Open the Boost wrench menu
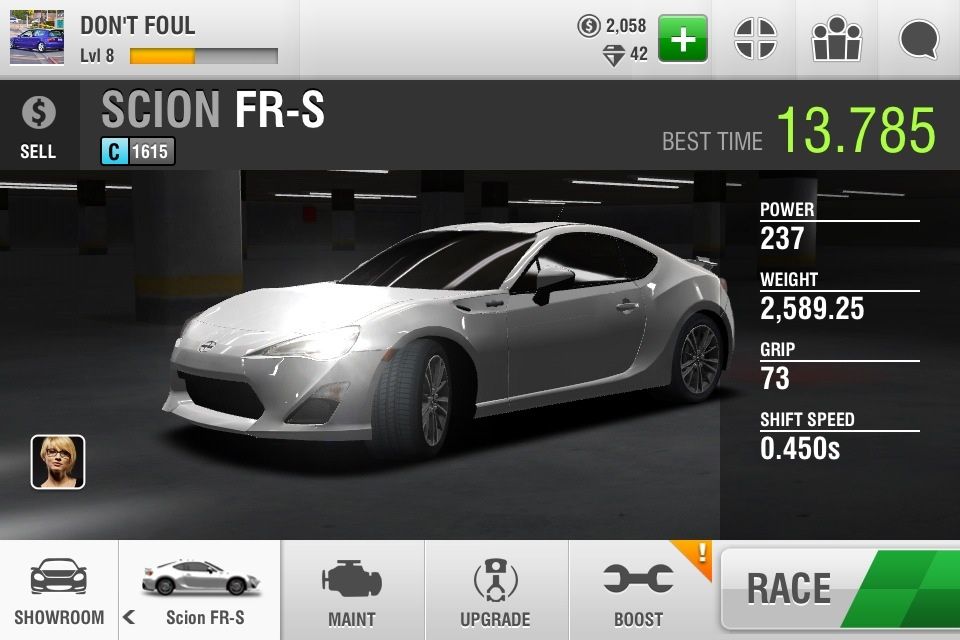 638,592
